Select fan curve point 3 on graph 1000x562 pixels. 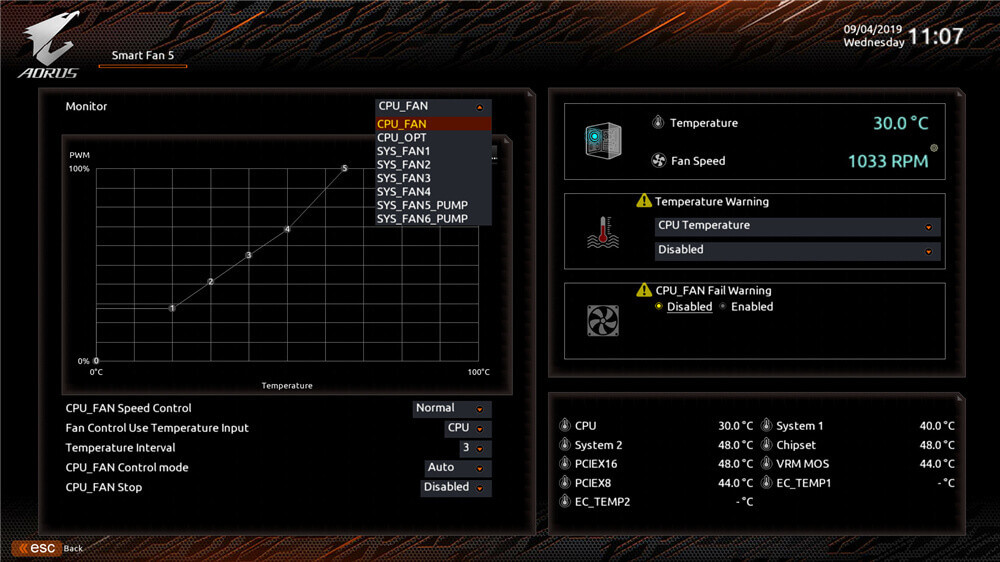[248, 256]
